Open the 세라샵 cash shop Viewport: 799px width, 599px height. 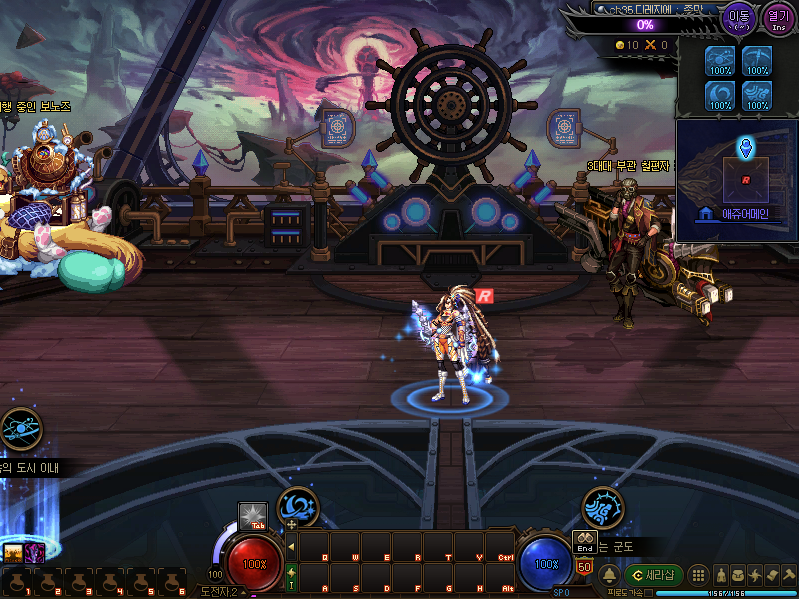point(654,576)
